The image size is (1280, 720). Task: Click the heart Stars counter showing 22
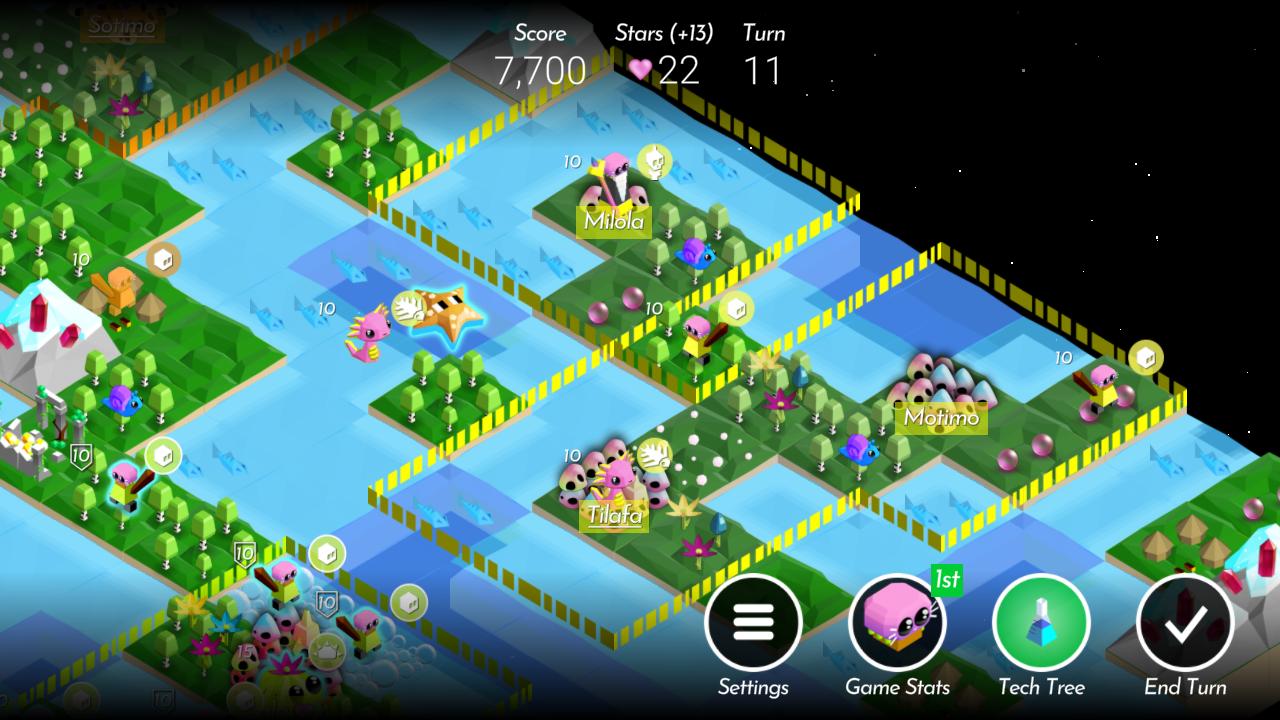(663, 70)
